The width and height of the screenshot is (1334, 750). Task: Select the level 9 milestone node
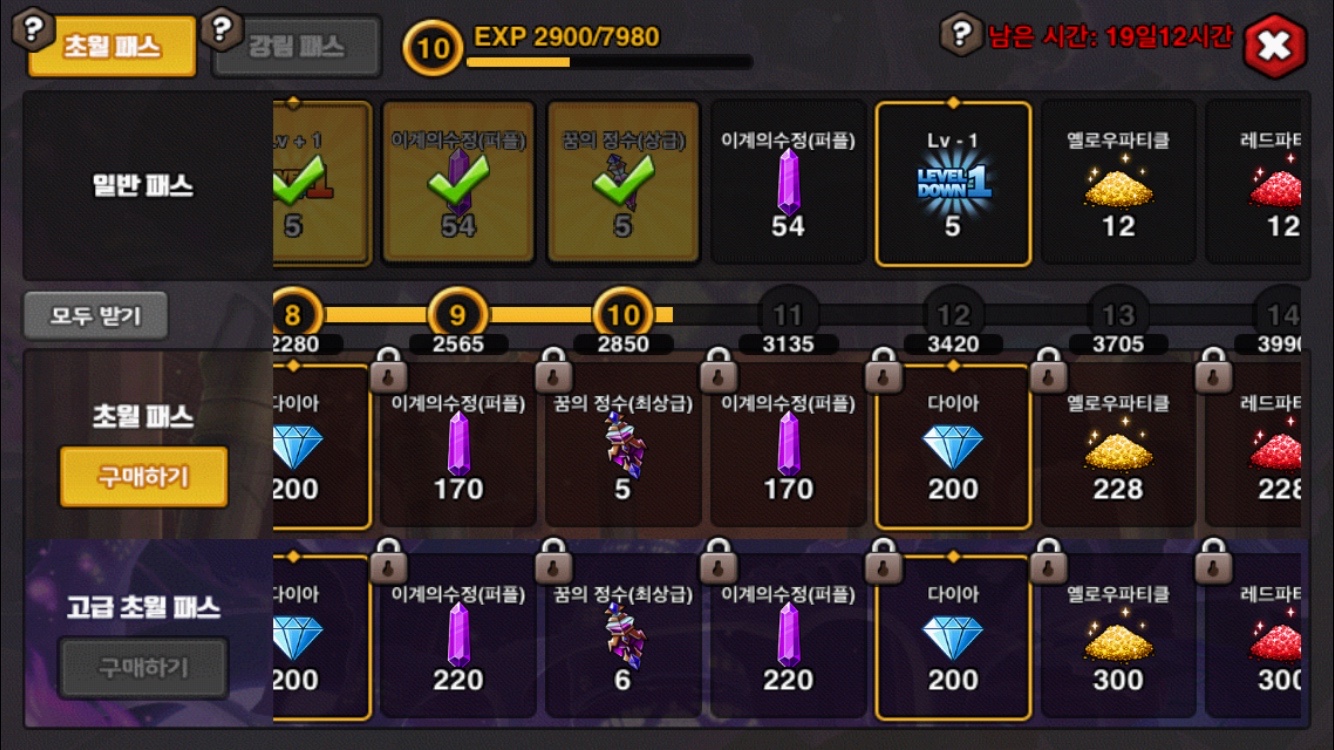458,316
